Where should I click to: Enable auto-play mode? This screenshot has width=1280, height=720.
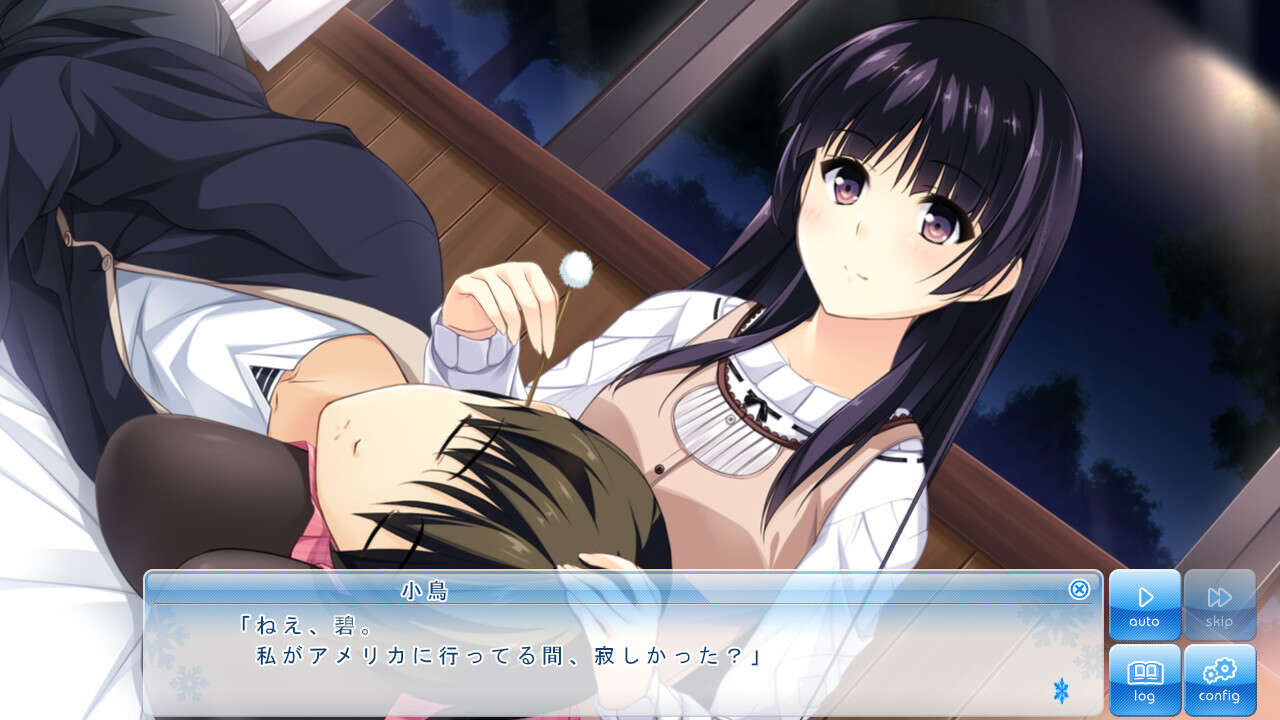tap(1144, 605)
